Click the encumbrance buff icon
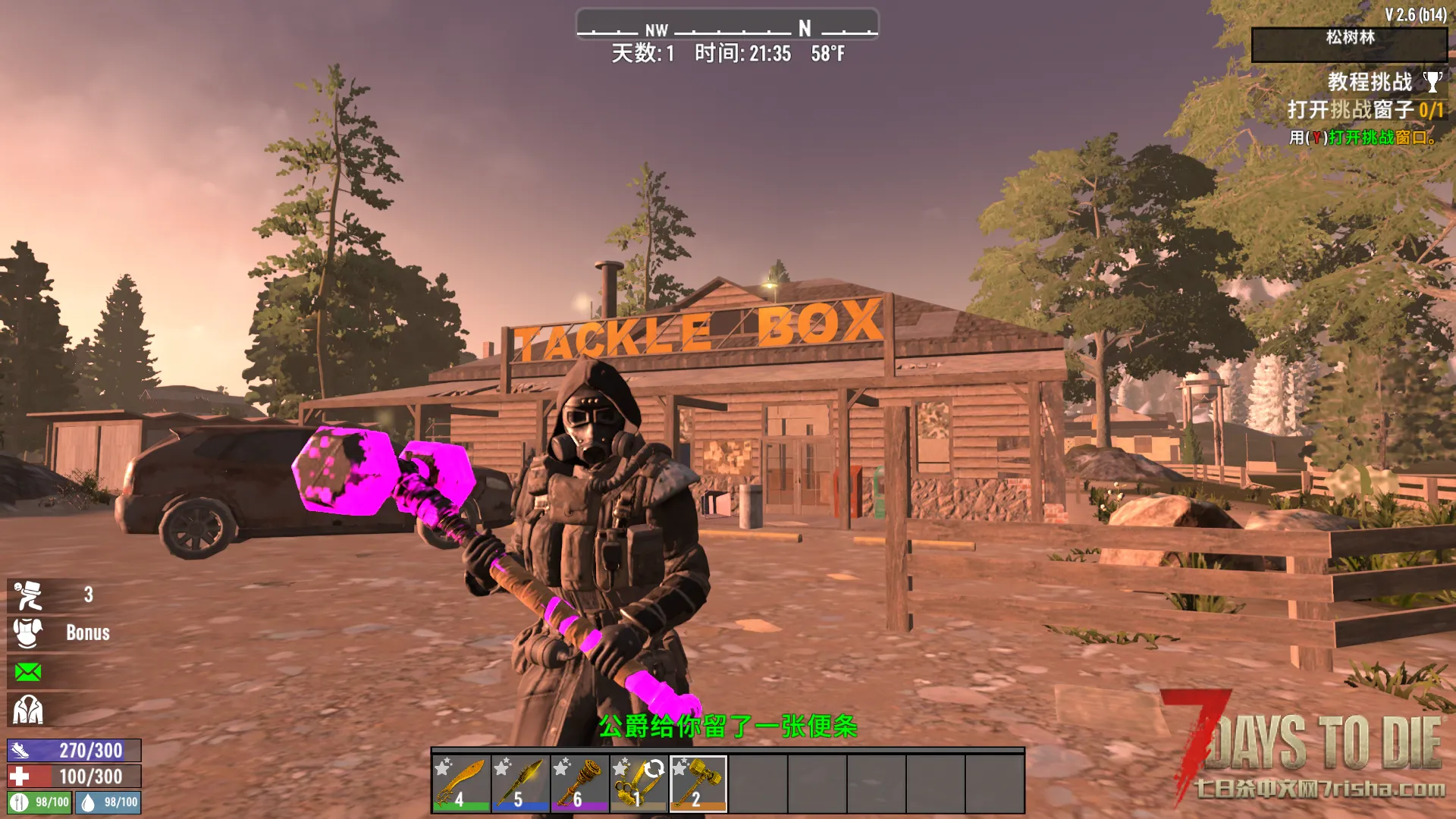The width and height of the screenshot is (1456, 819). point(28,596)
